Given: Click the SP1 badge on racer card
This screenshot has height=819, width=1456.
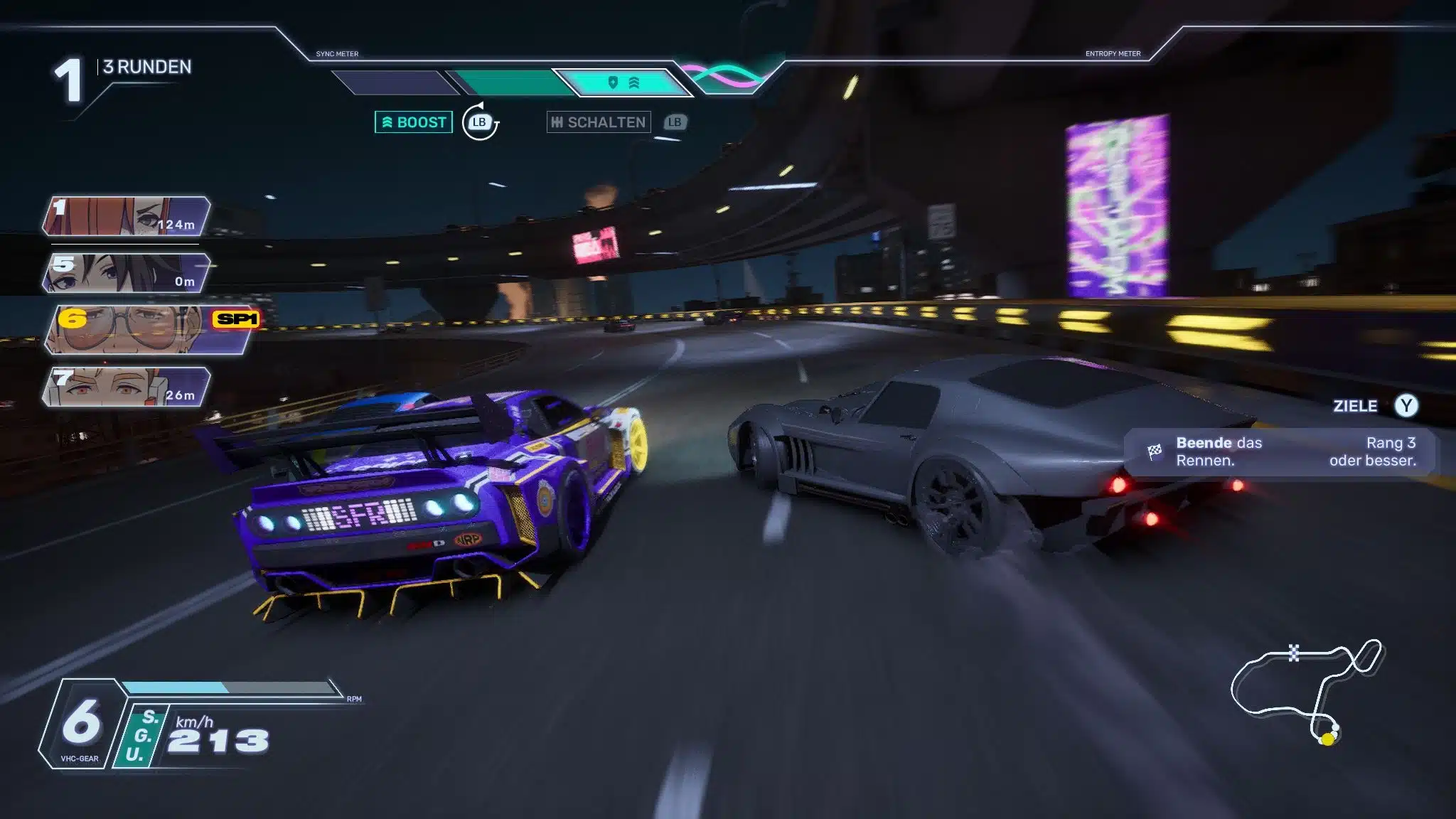Looking at the screenshot, I should [236, 319].
